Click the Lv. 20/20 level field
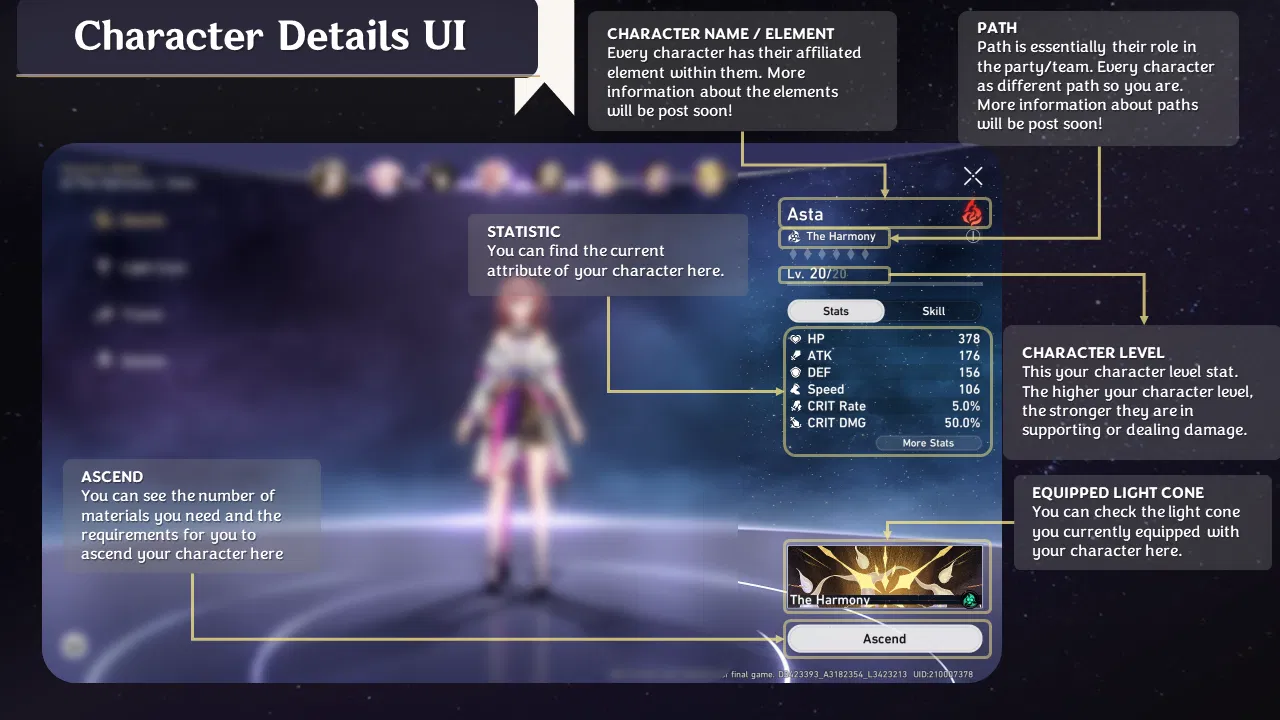 coord(834,274)
